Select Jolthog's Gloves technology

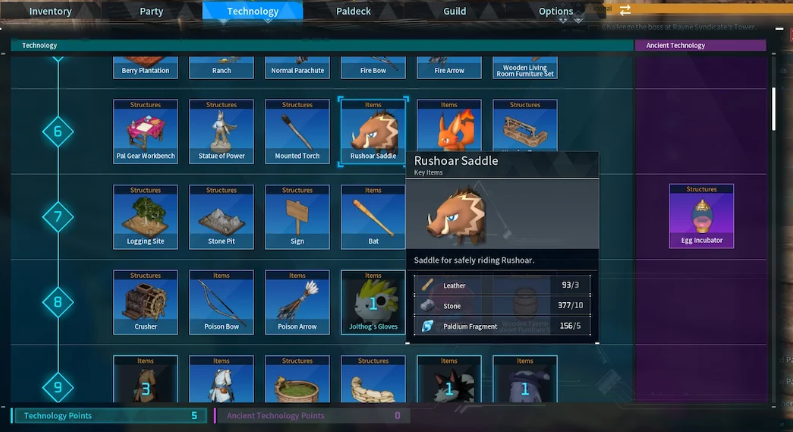click(x=373, y=301)
